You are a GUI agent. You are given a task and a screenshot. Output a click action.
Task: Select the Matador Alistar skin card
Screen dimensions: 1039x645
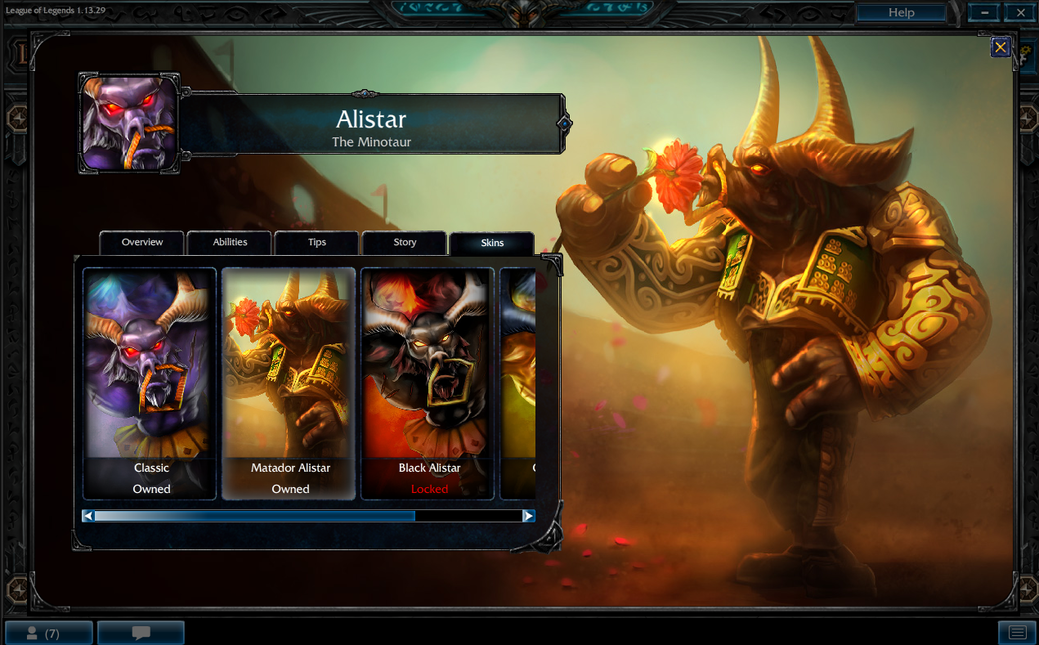tap(289, 383)
